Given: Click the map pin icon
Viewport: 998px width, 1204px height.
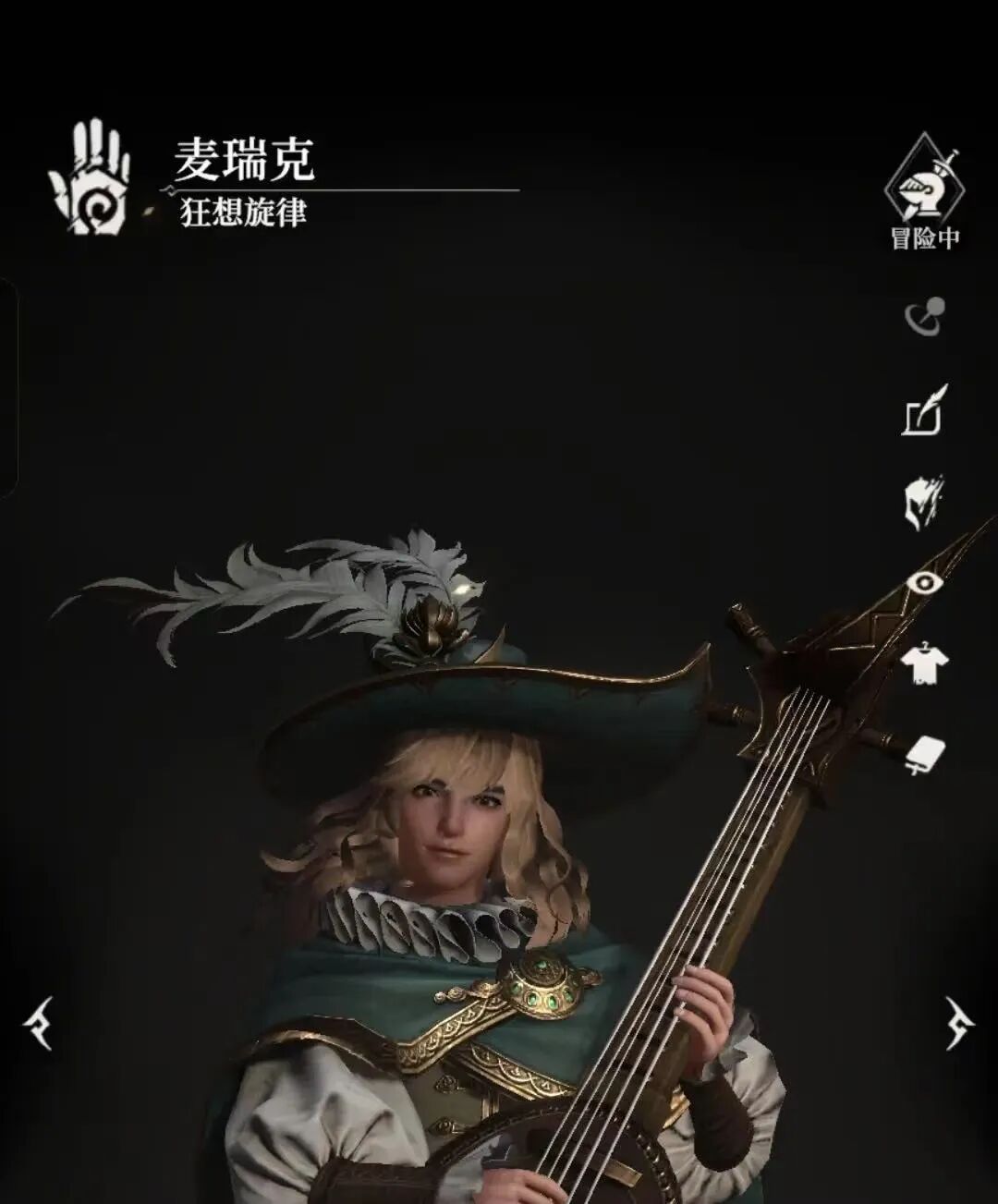Looking at the screenshot, I should tap(924, 317).
